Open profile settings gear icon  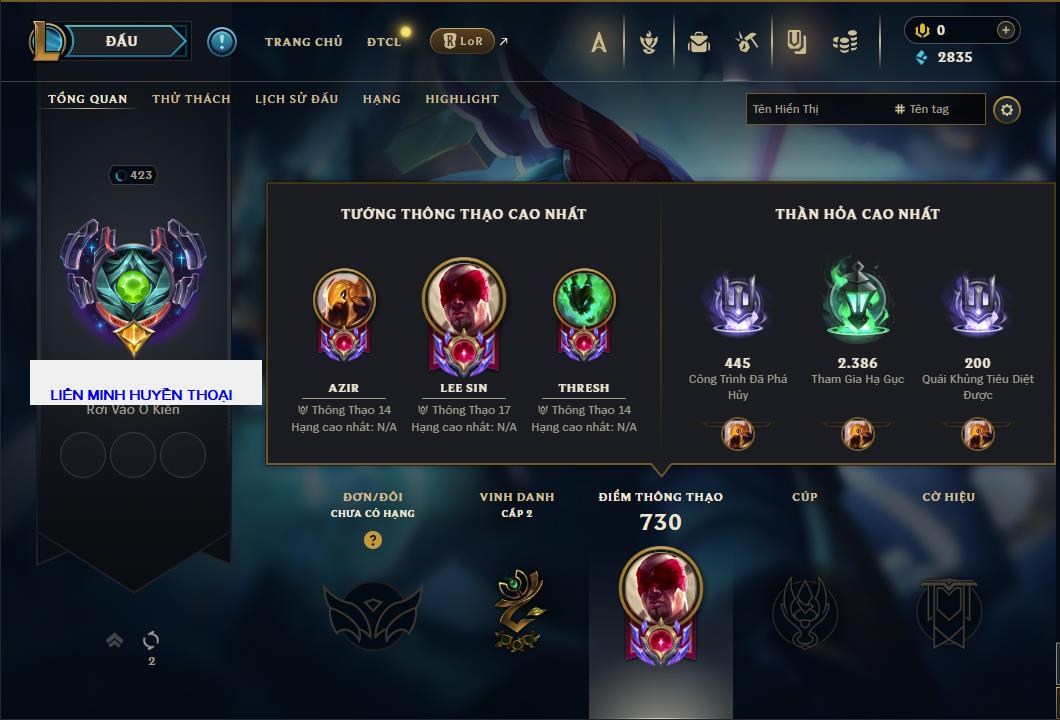point(1007,109)
